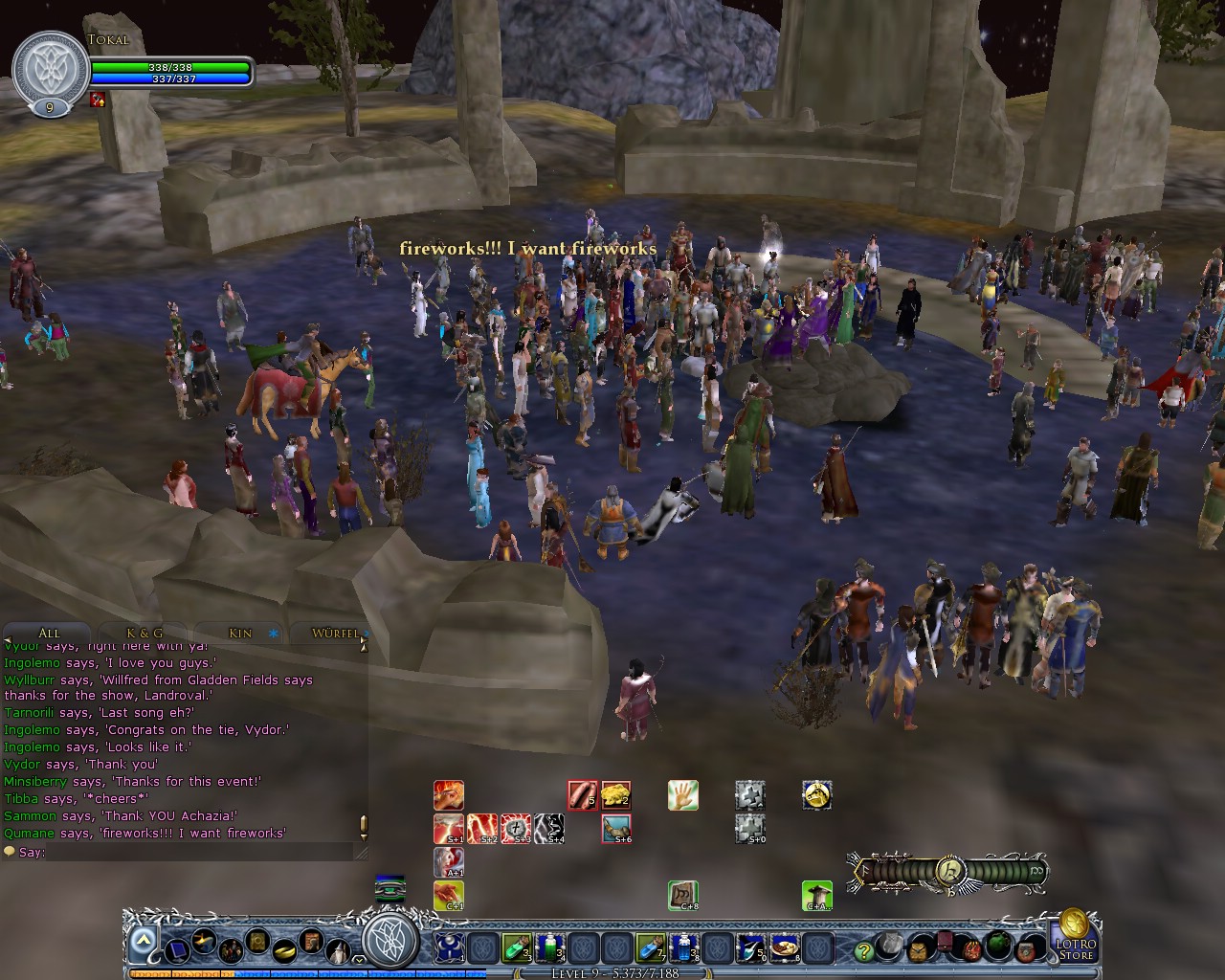The width and height of the screenshot is (1225, 980).
Task: Click the question mark help icon
Action: (x=863, y=950)
